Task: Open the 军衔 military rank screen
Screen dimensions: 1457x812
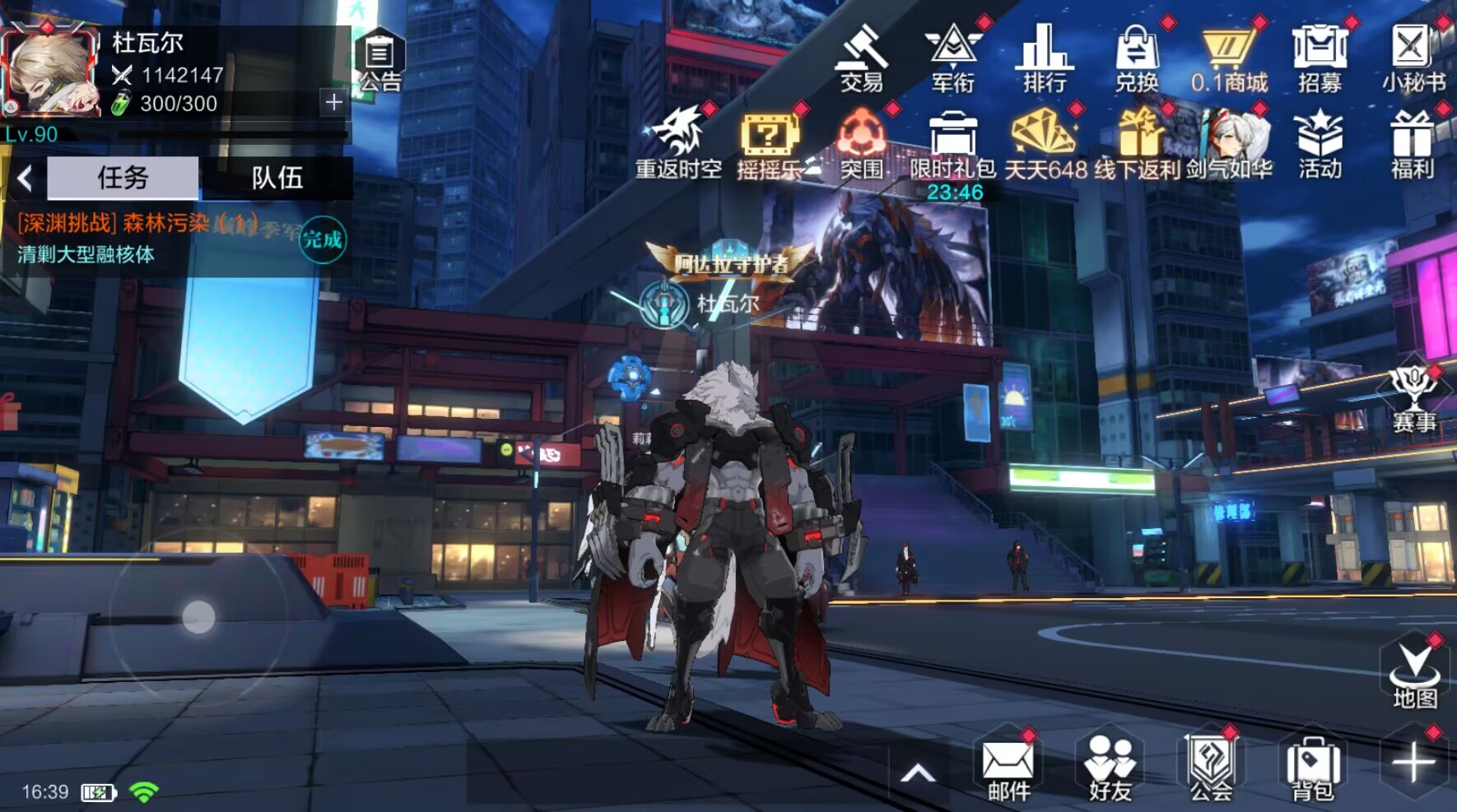Action: click(953, 58)
